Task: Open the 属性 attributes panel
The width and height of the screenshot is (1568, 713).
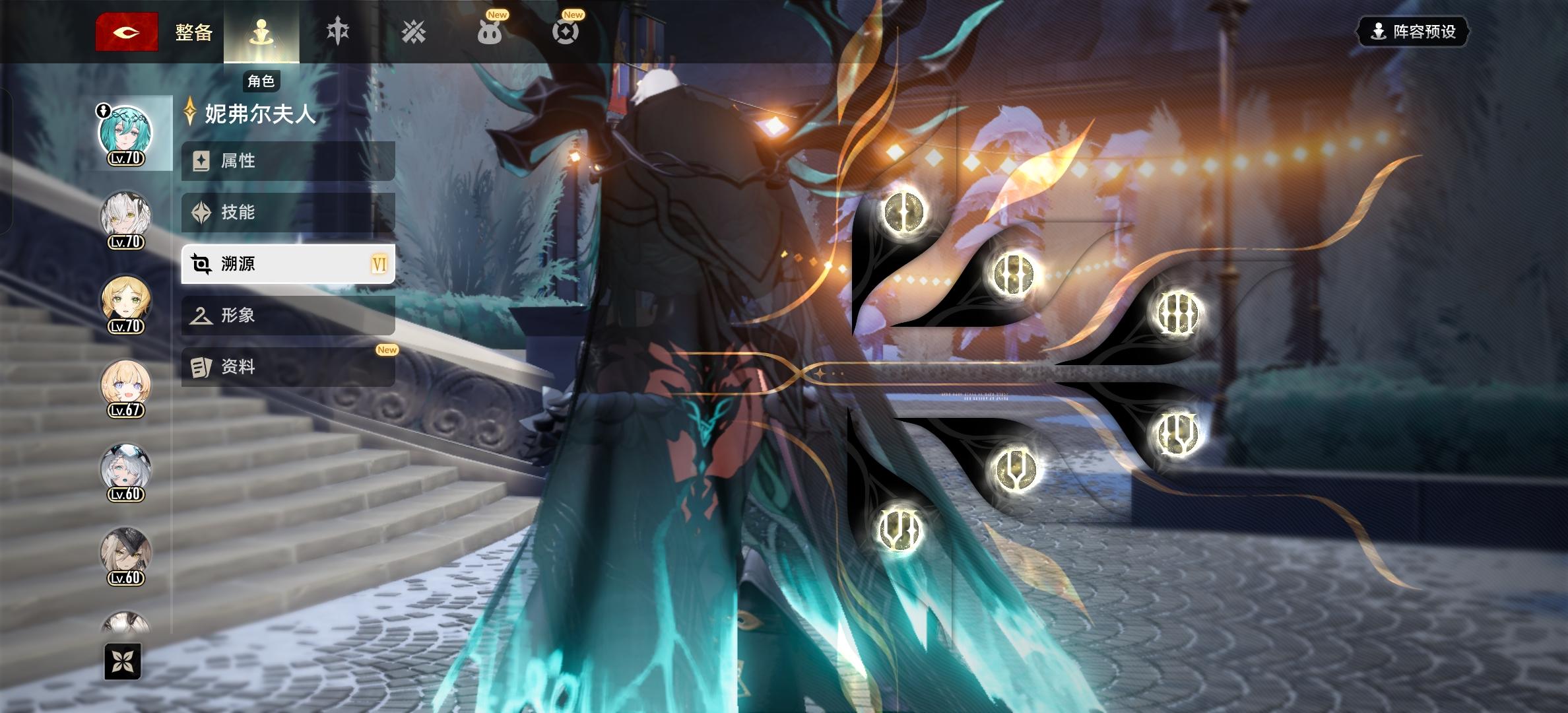Action: (287, 160)
